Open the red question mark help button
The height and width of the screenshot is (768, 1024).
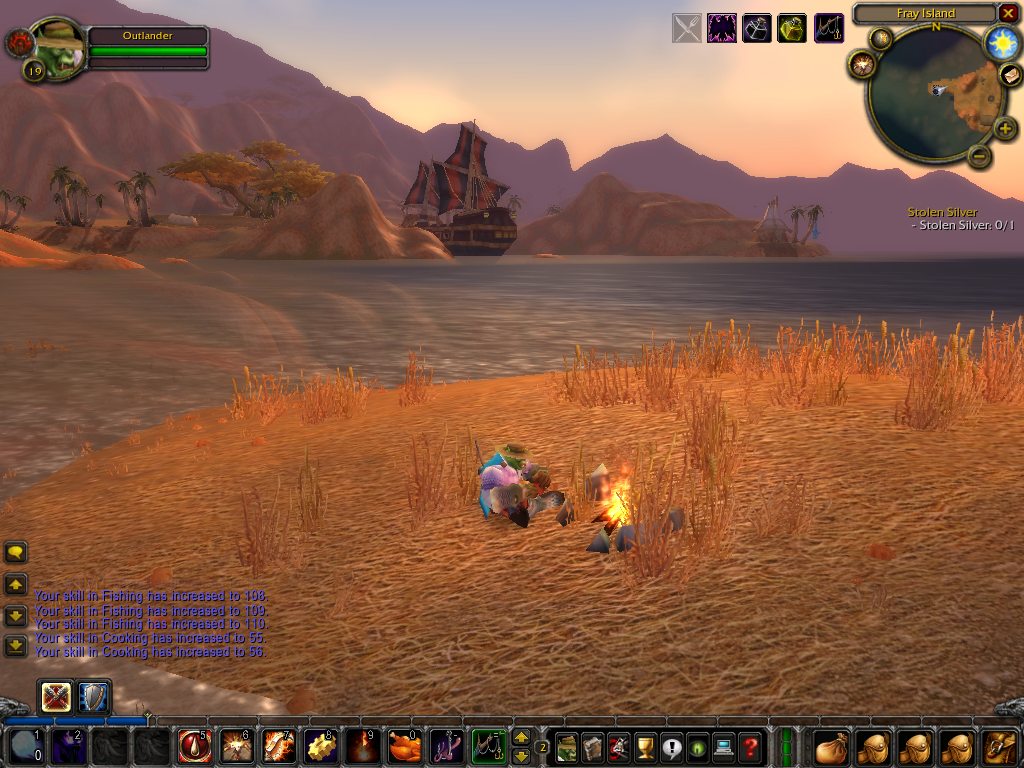(x=750, y=746)
